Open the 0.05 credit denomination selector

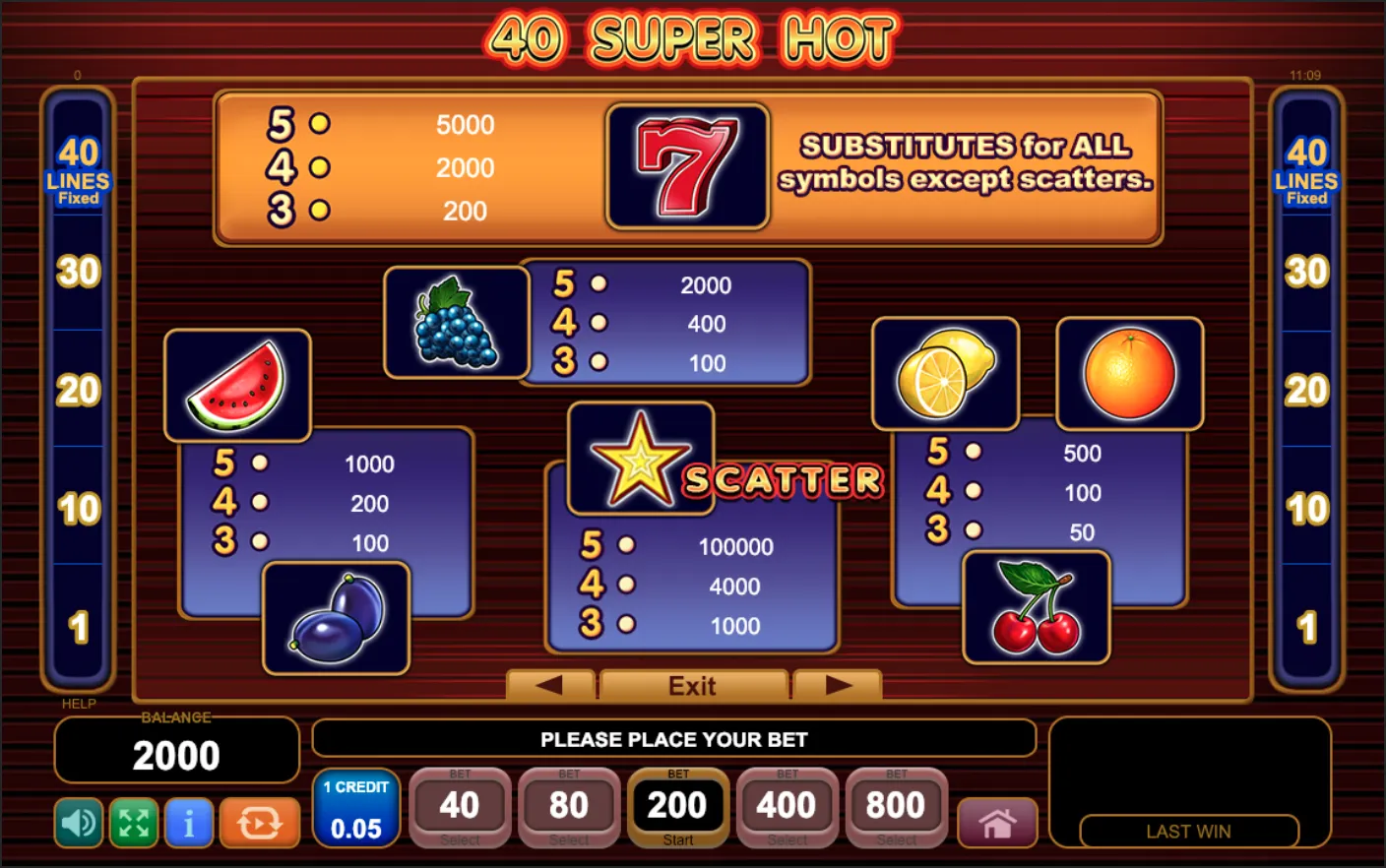click(355, 810)
